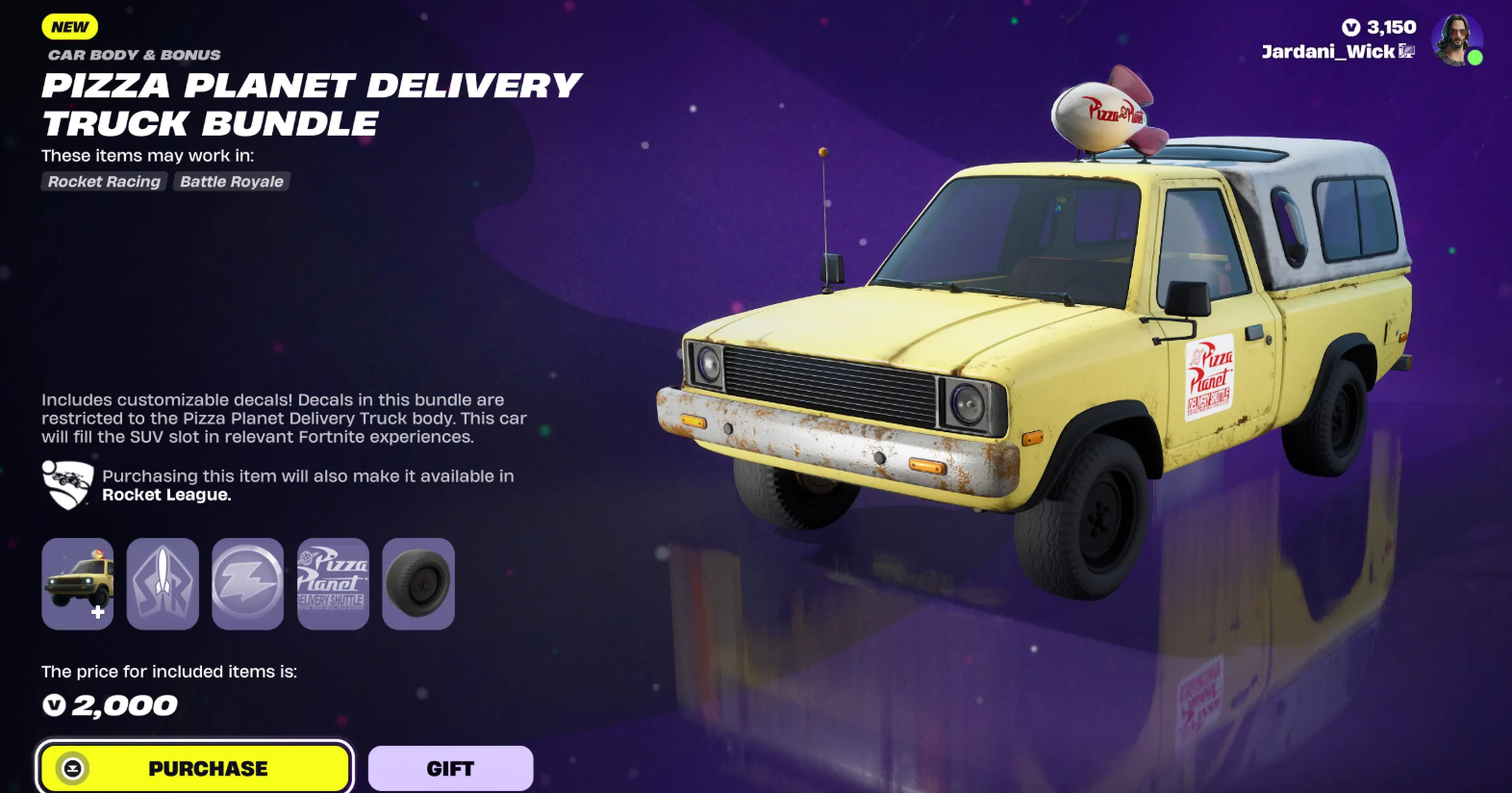Open the Jardani_Wick profile avatar
This screenshot has height=793, width=1512.
pyautogui.click(x=1456, y=40)
